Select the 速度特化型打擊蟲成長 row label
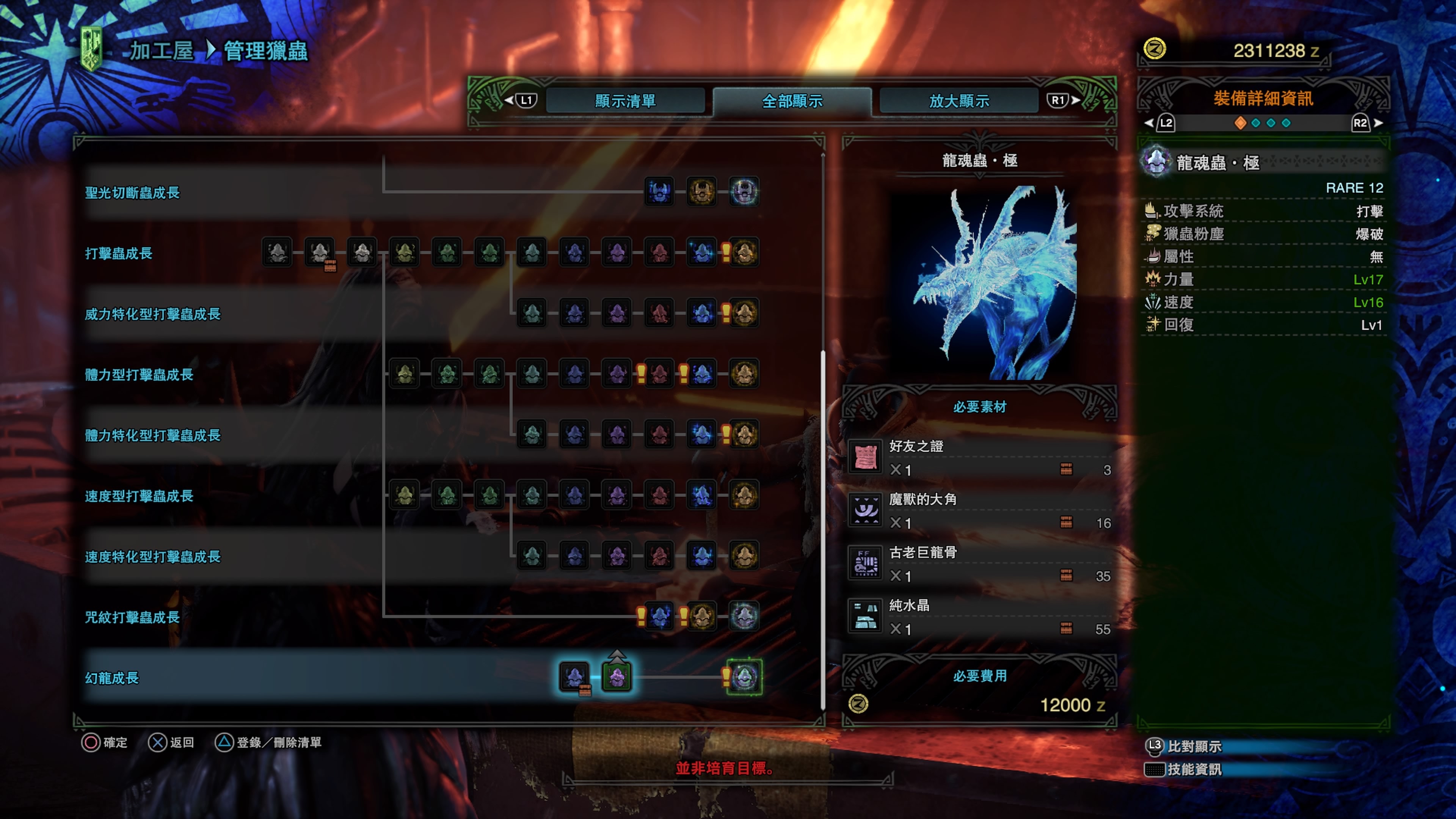The height and width of the screenshot is (819, 1456). pyautogui.click(x=152, y=557)
